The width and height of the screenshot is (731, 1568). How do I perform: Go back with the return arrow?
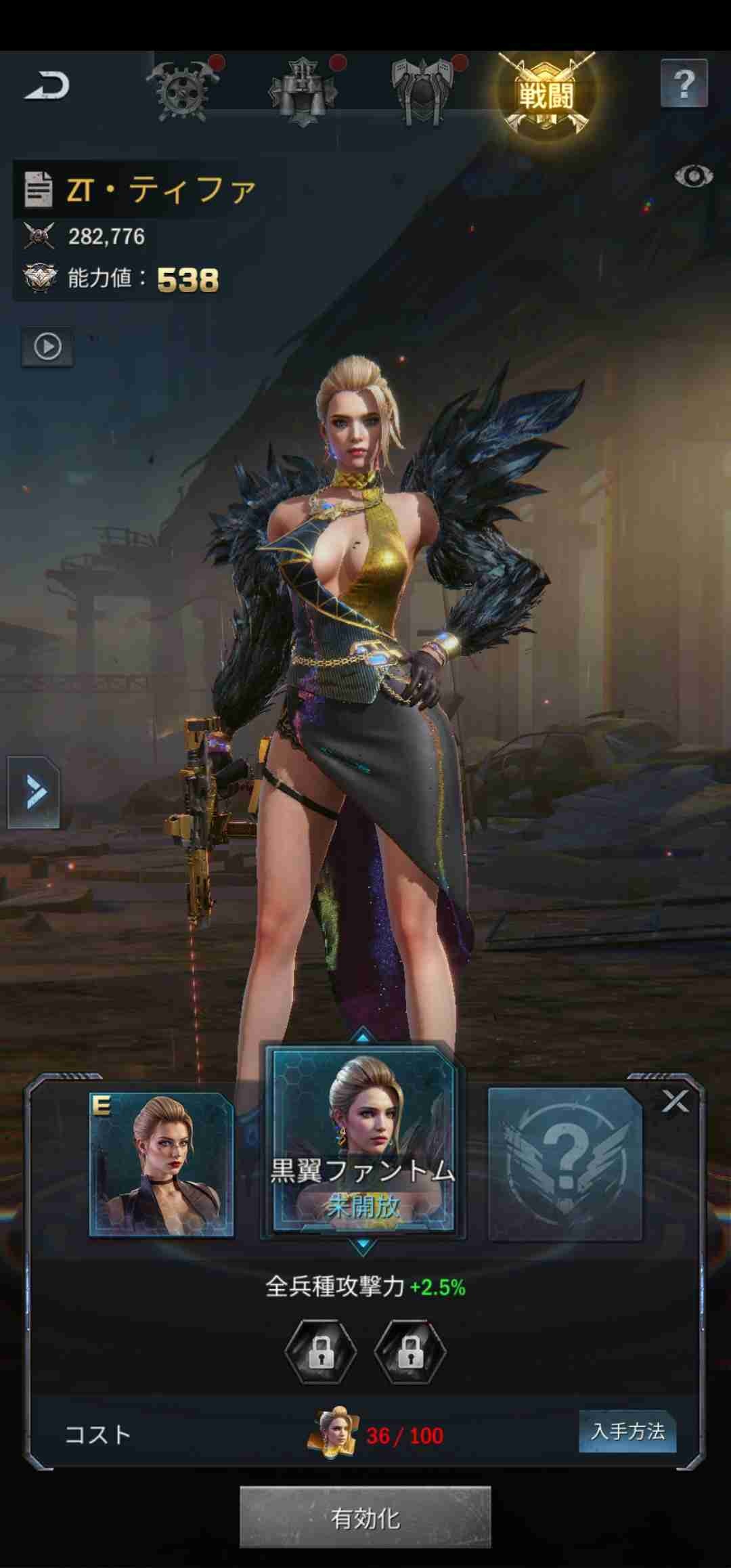(47, 87)
